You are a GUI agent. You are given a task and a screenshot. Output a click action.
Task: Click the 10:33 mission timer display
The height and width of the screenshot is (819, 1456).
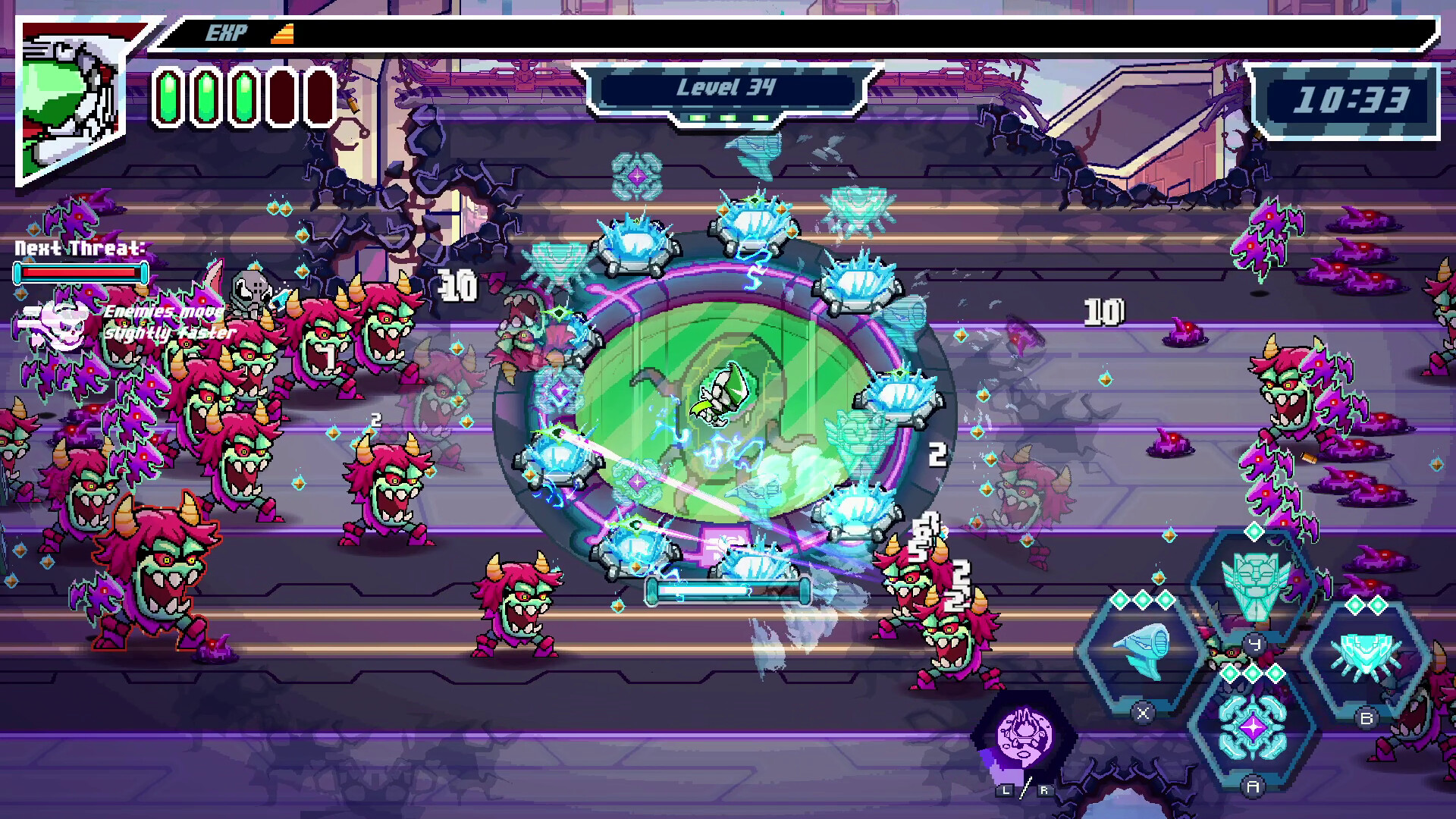(x=1352, y=99)
